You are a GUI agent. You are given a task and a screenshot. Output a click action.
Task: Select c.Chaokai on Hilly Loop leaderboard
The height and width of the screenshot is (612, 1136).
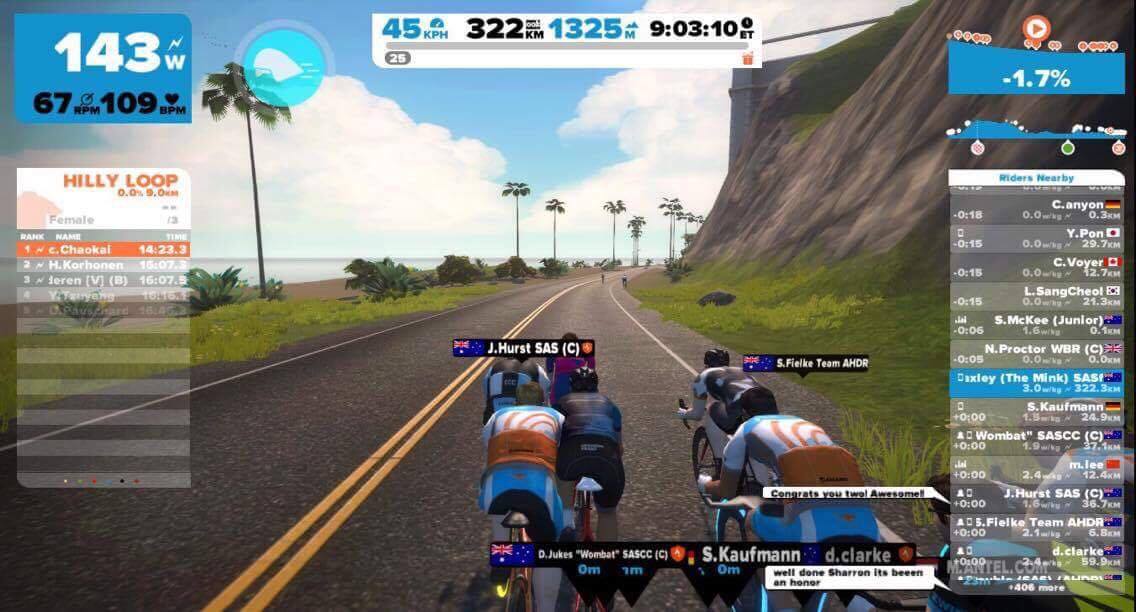click(104, 249)
